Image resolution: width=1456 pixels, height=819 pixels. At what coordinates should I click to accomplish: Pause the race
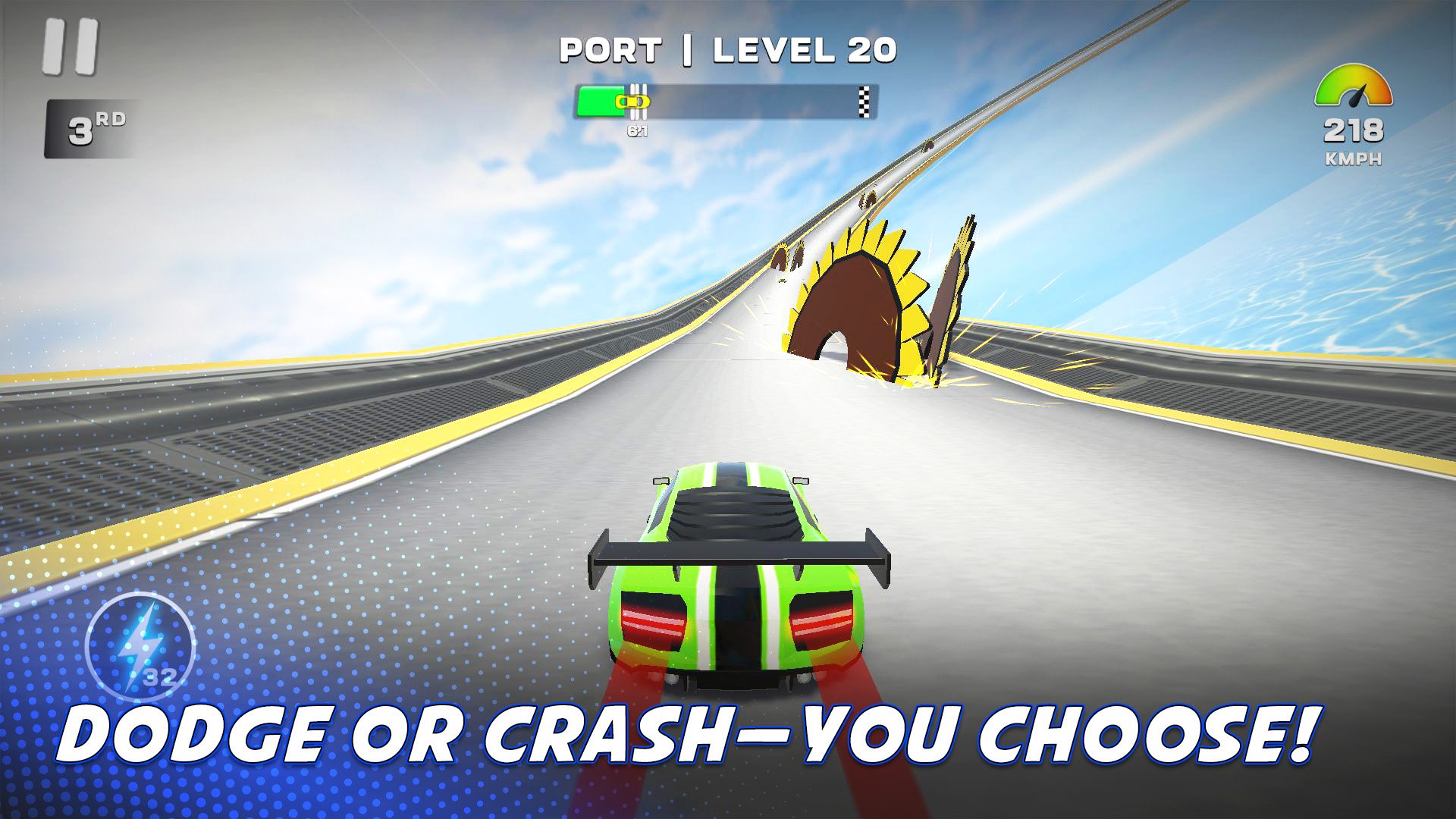[71, 47]
